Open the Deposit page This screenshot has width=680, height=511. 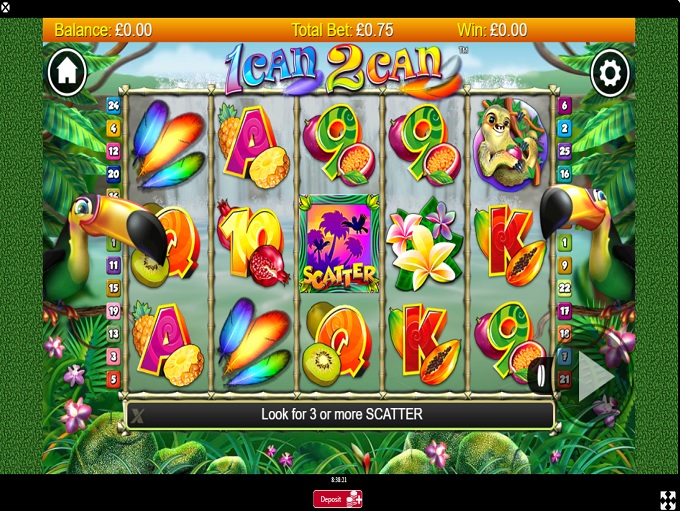pos(337,498)
